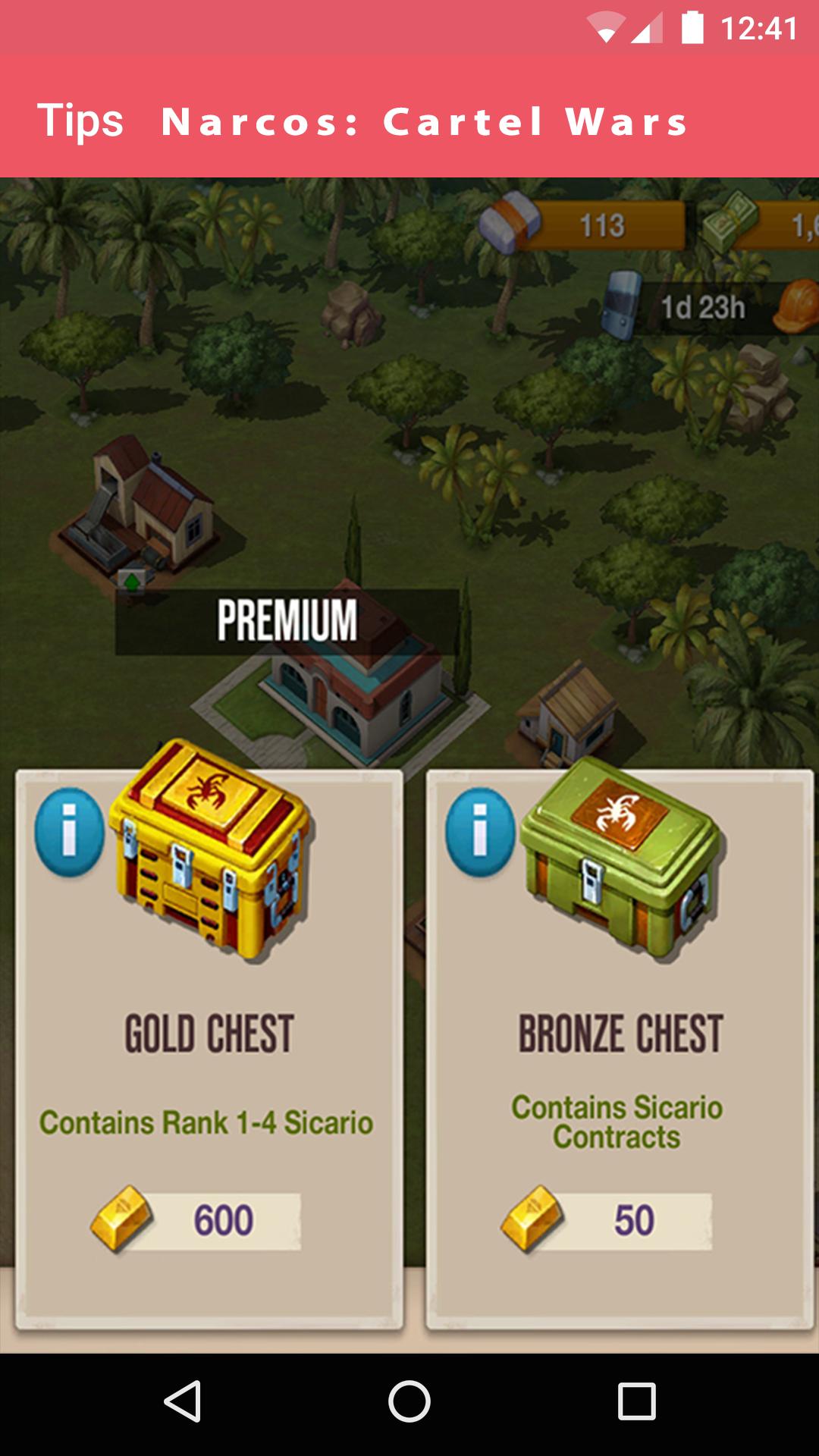Buy the Gold Chest for 600 gold
819x1456 pixels.
pos(197,1220)
